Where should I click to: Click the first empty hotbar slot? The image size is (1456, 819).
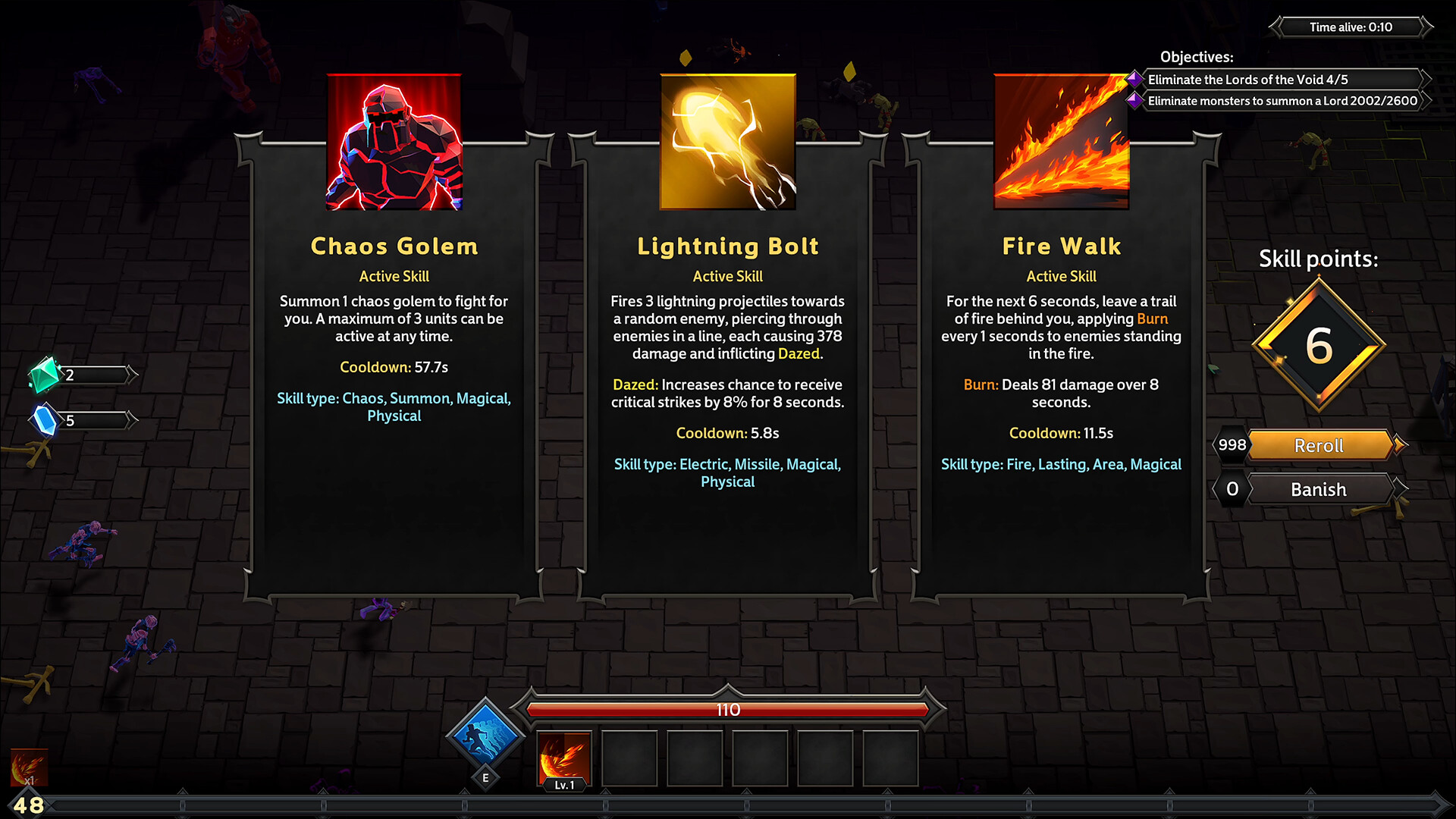pos(629,758)
